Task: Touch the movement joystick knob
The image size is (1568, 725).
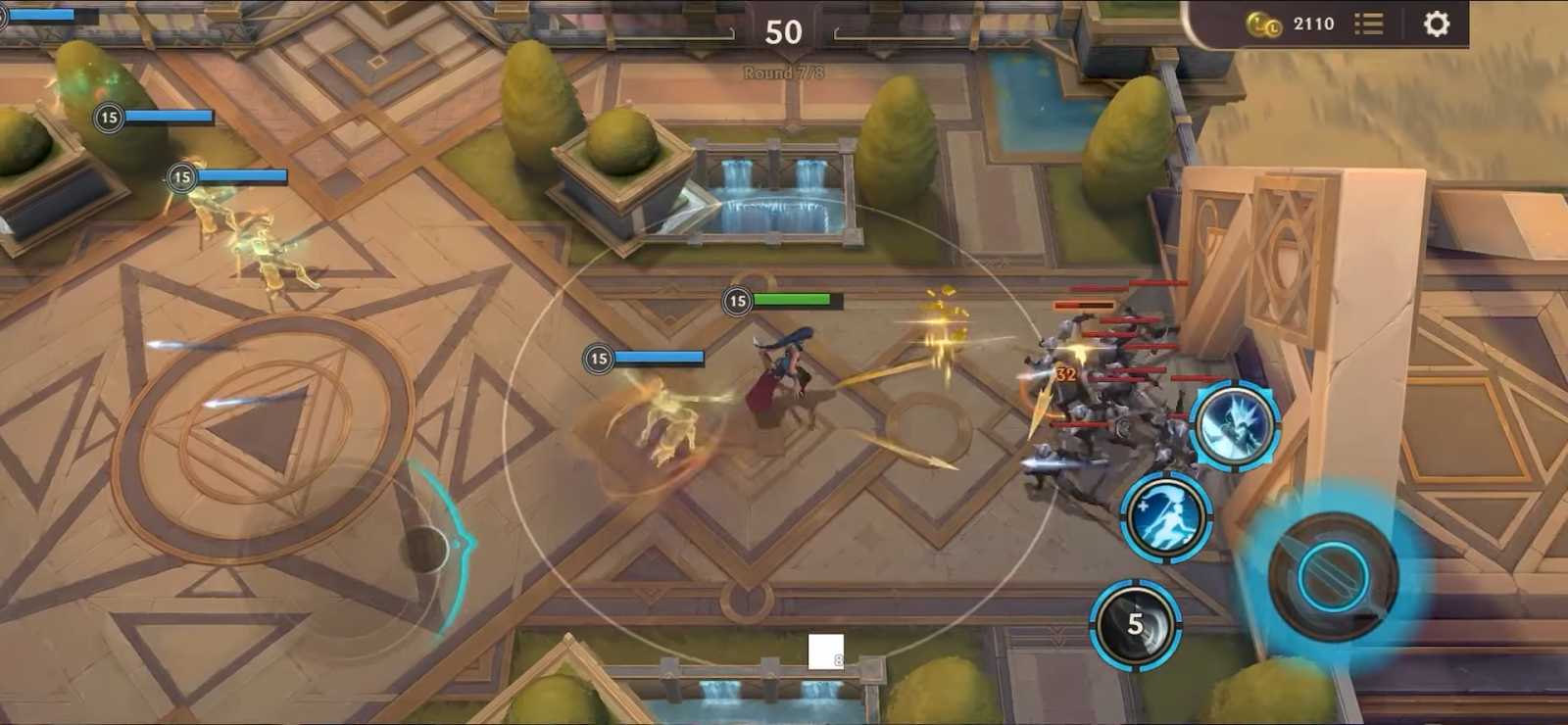Action: pos(427,549)
